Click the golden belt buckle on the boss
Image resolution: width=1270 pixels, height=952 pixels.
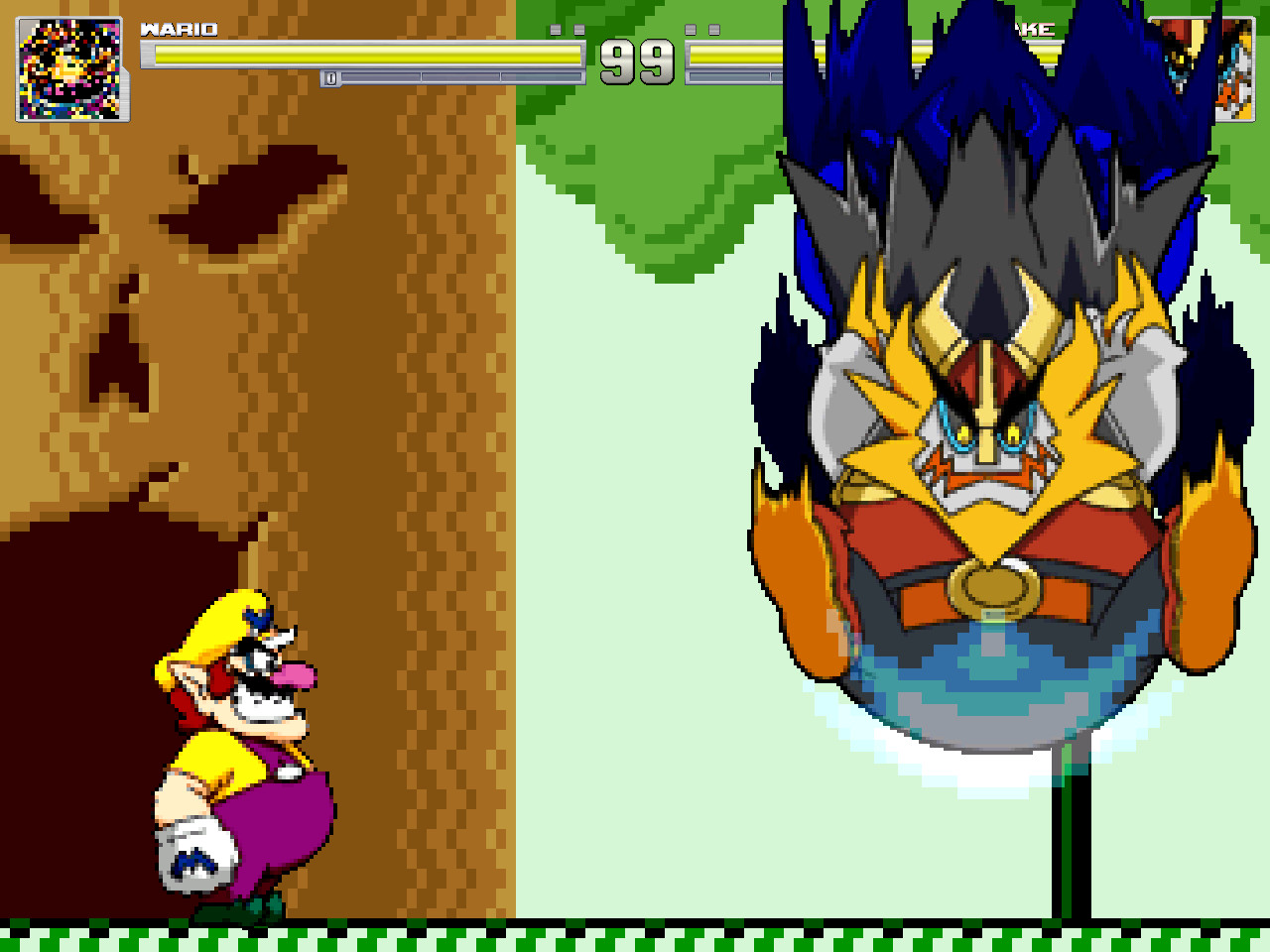(x=992, y=585)
